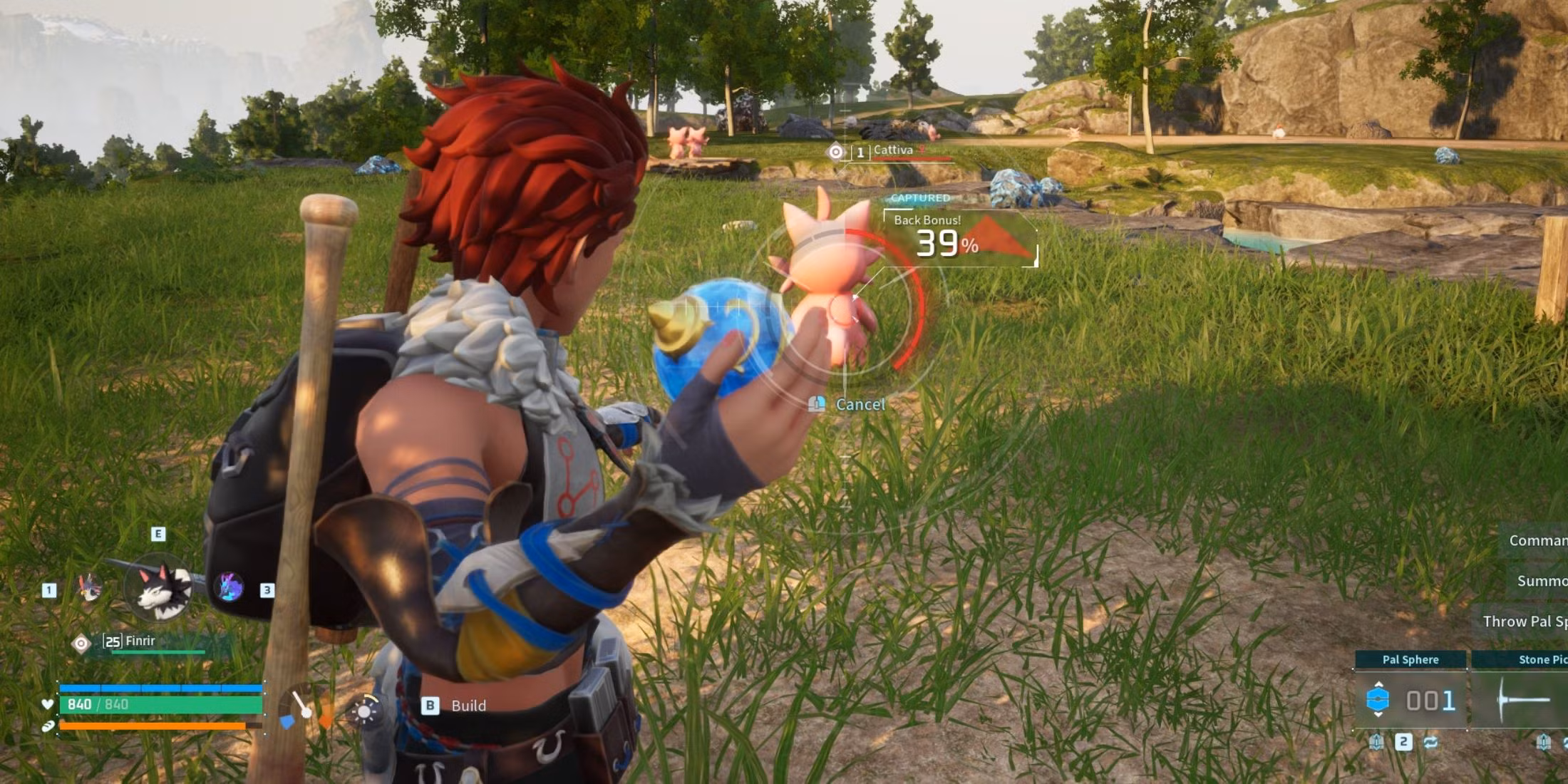Viewport: 1568px width, 784px height.
Task: Choose the Command option
Action: click(x=1537, y=541)
